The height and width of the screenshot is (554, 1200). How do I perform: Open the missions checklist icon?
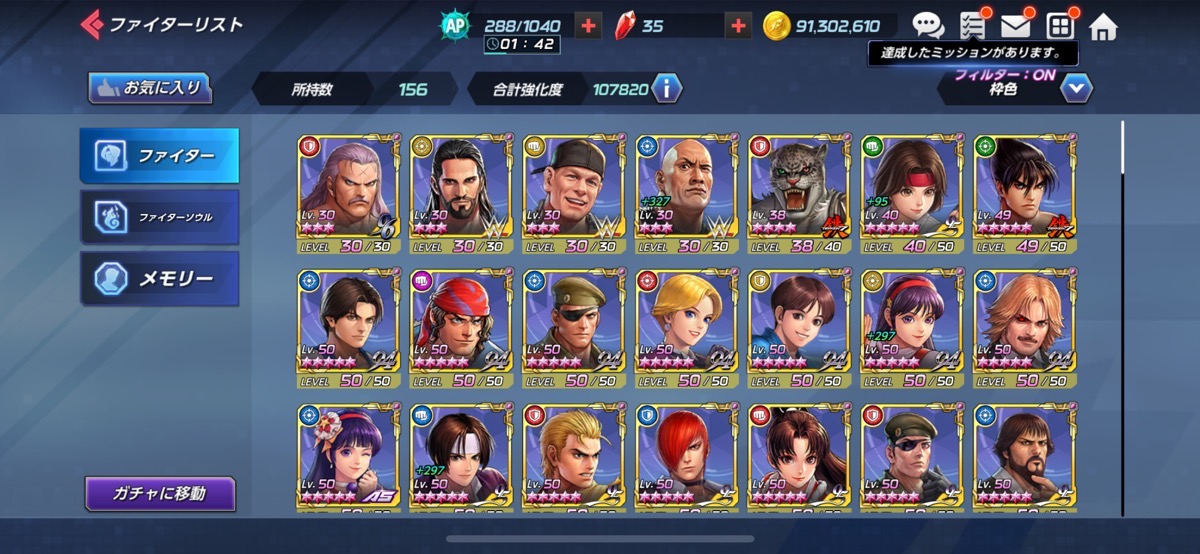click(x=972, y=26)
